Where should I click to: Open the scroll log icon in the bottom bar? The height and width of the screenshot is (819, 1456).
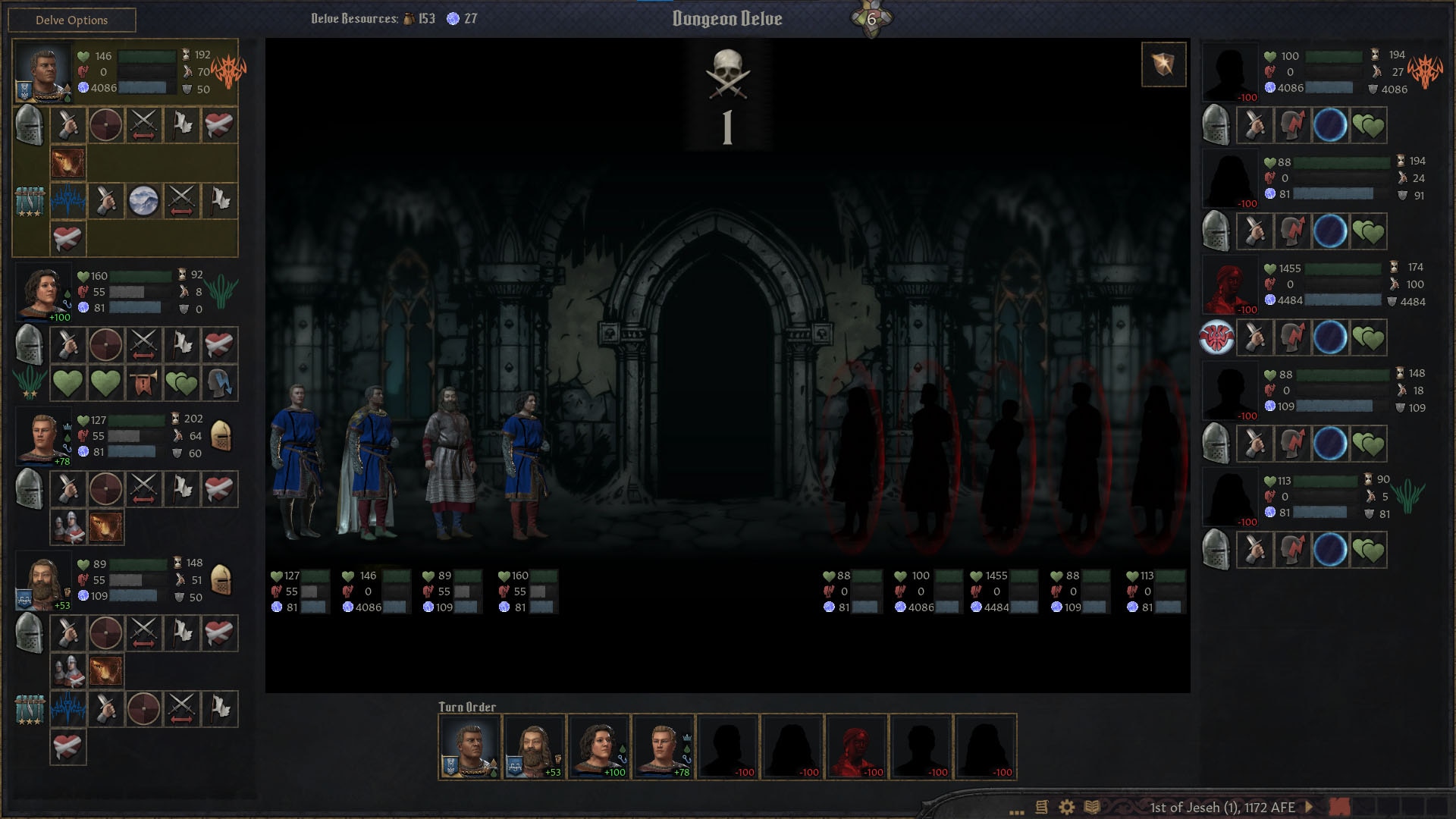coord(1042,807)
